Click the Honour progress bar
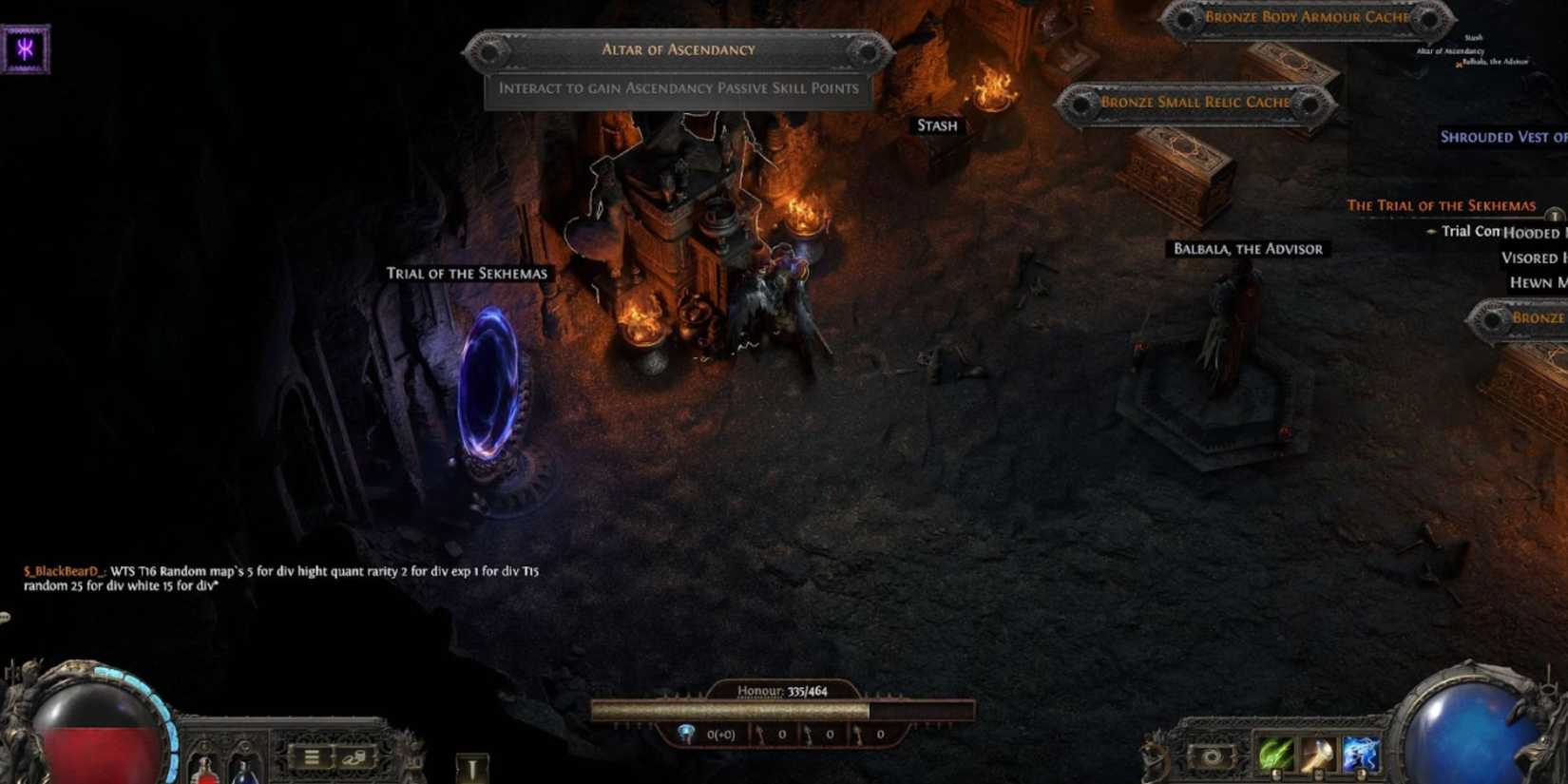1568x784 pixels. (784, 710)
